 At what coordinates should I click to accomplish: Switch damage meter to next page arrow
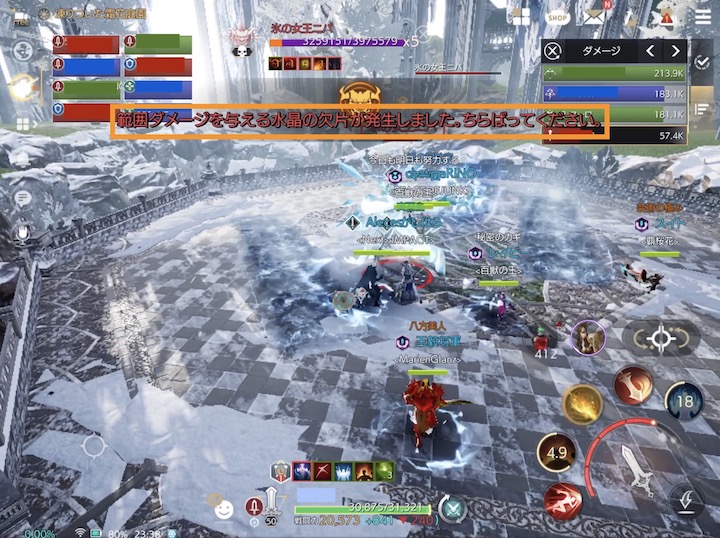tap(677, 51)
